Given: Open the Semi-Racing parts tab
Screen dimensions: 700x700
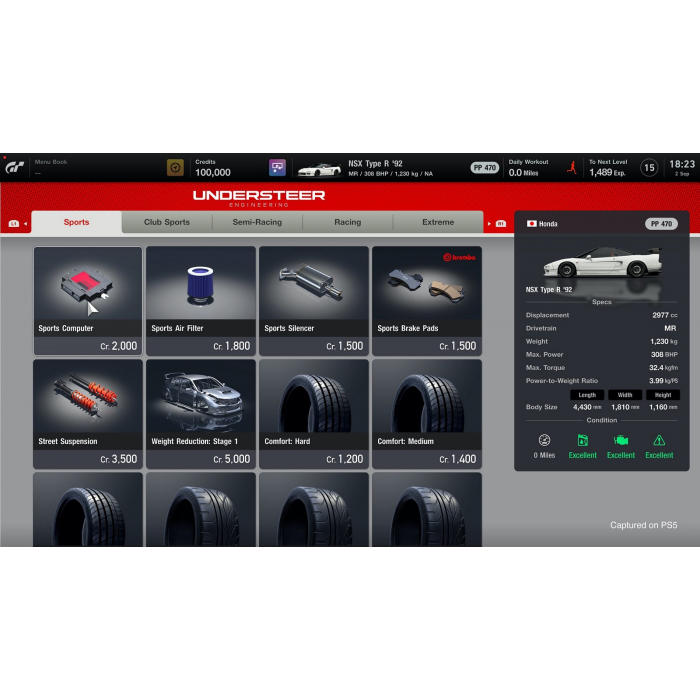Looking at the screenshot, I should point(257,222).
